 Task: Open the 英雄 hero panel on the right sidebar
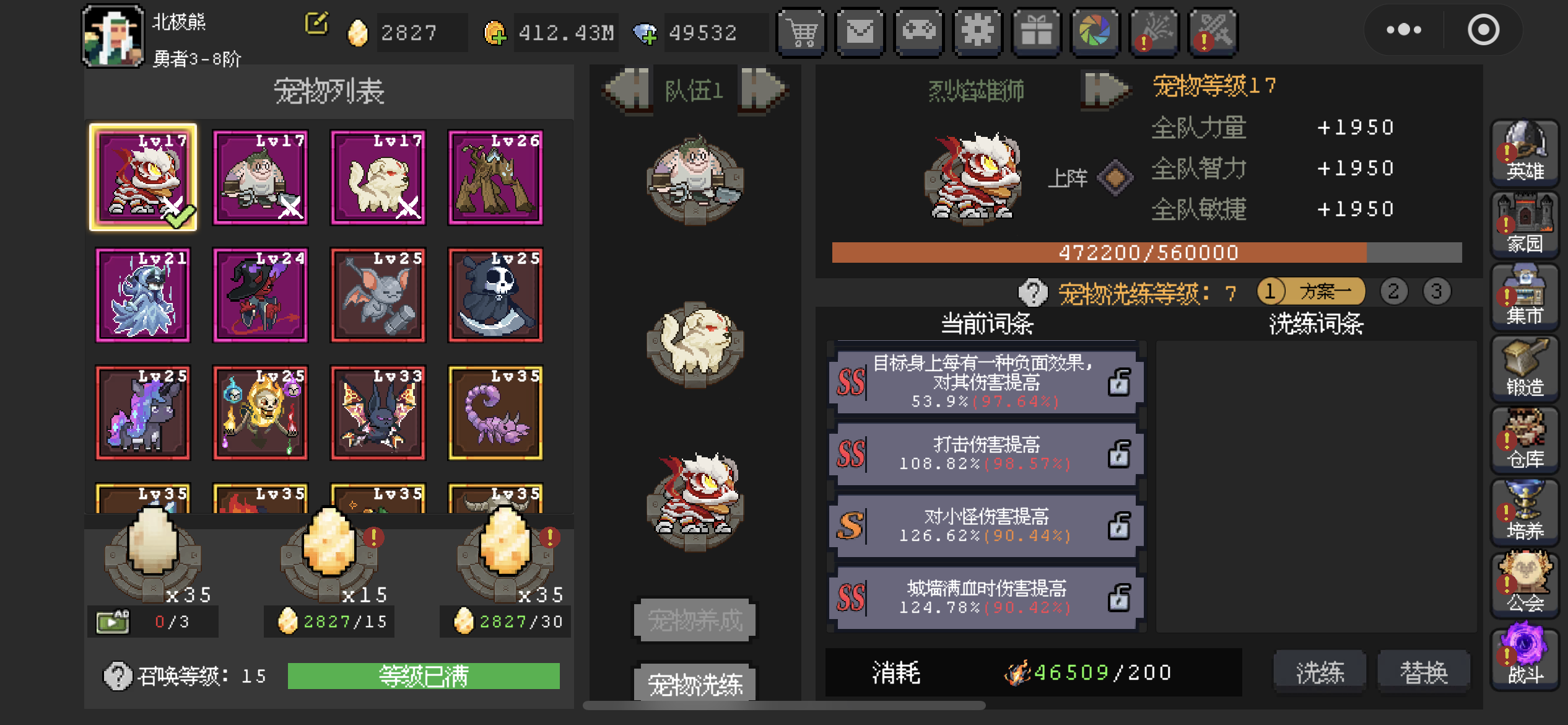[1525, 152]
